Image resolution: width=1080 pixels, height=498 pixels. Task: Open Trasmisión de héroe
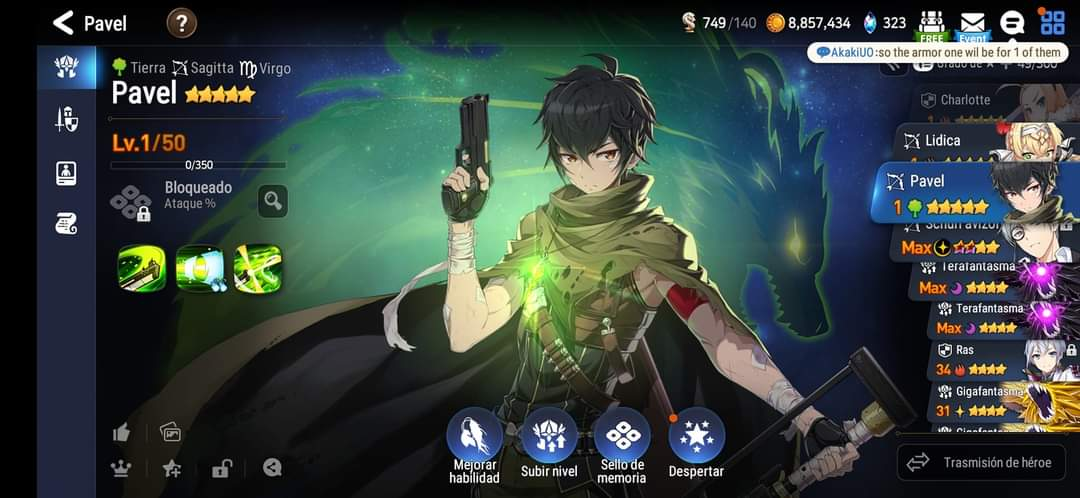point(982,462)
